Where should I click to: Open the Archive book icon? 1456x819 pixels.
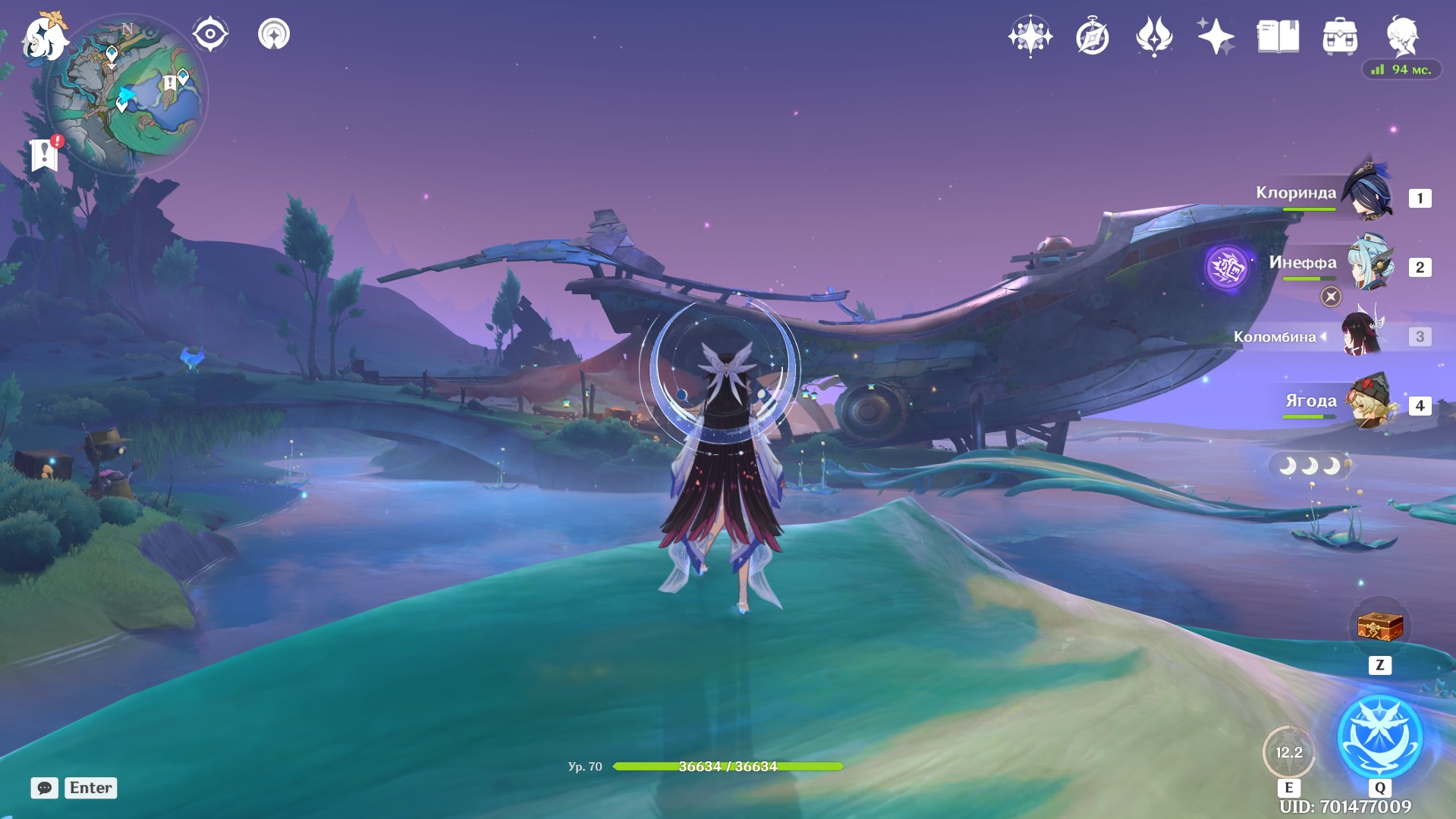[x=1278, y=36]
